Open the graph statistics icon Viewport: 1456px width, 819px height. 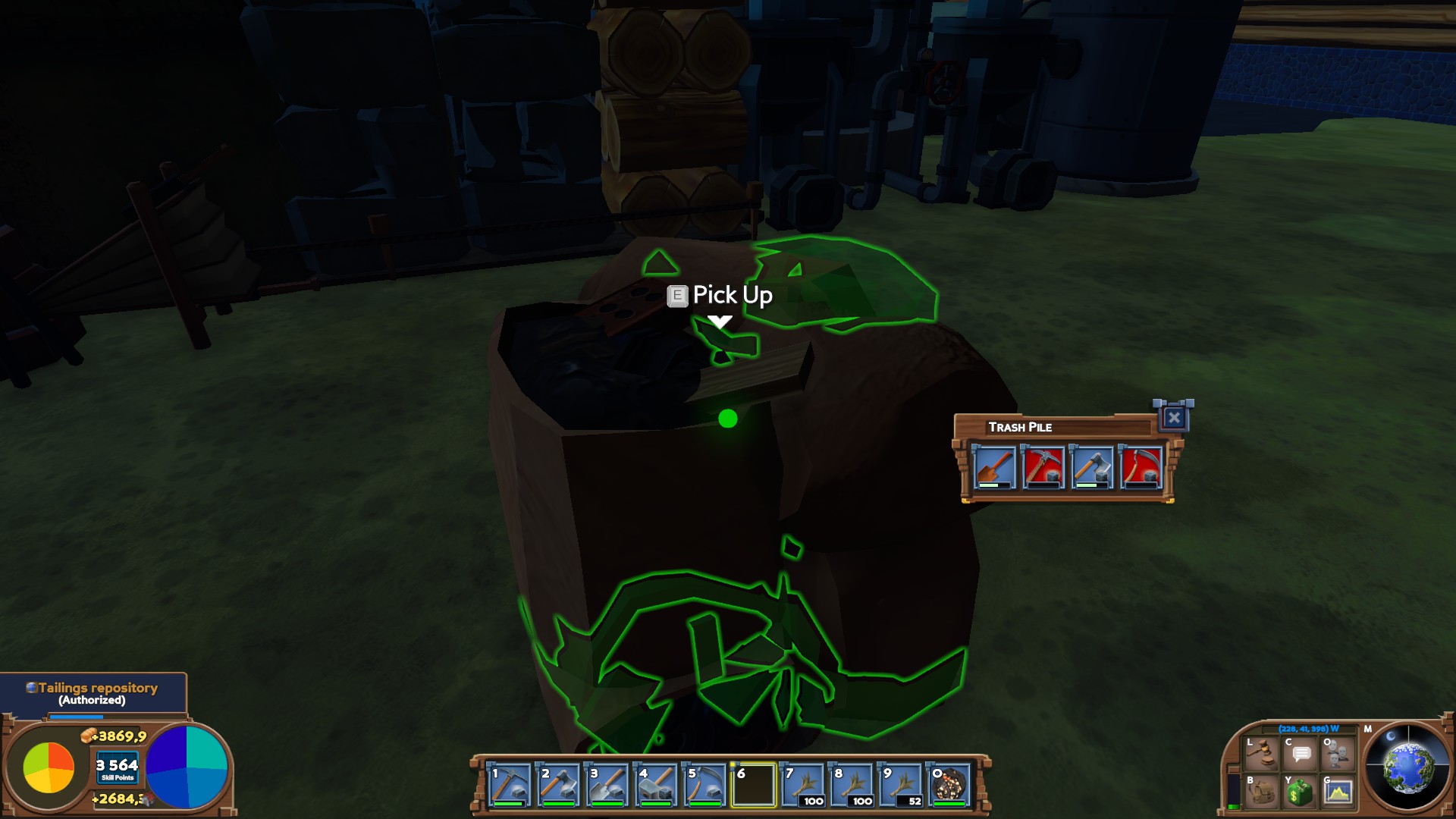tap(1338, 792)
